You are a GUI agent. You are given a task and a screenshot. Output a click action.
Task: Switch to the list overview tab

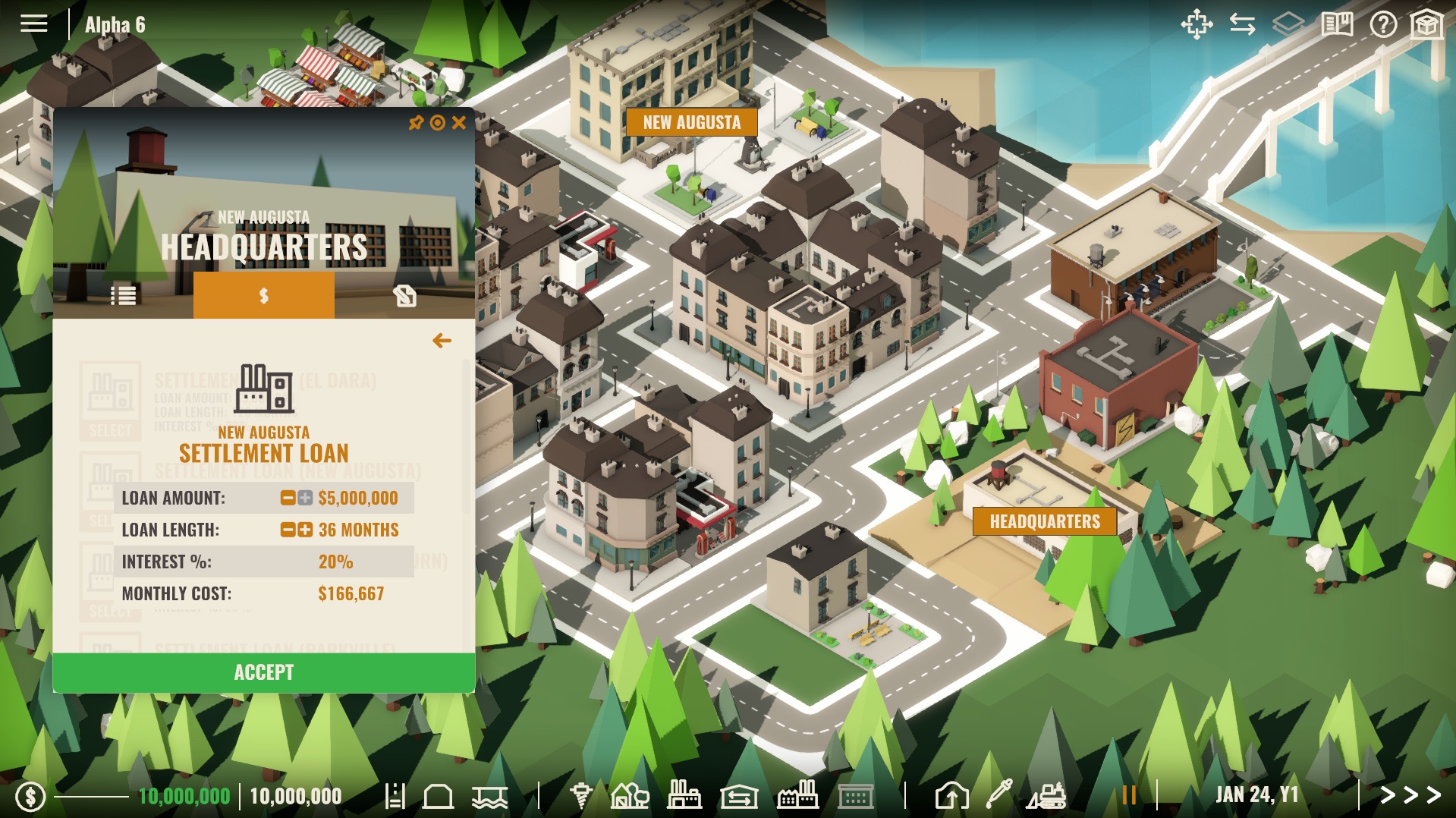pos(123,295)
